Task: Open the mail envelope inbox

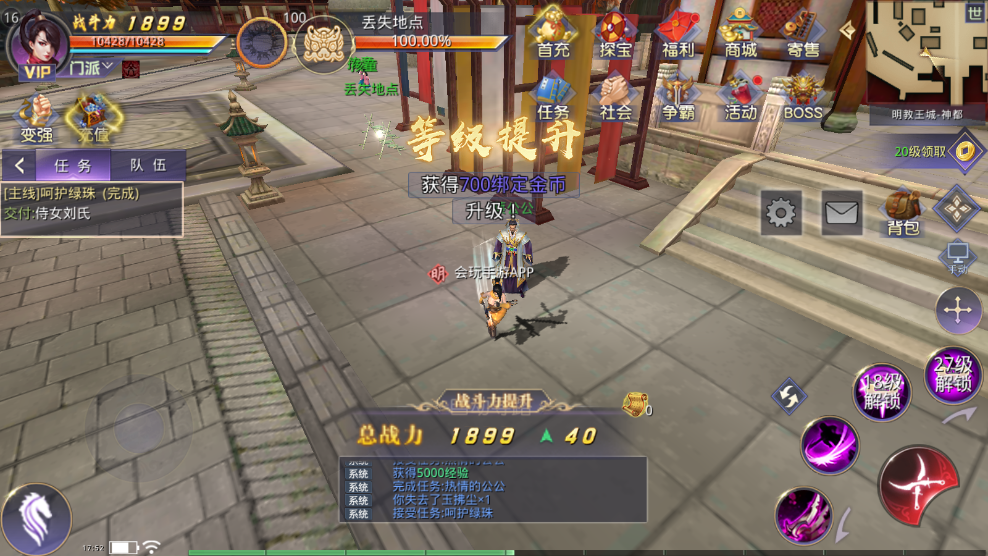Action: coord(842,212)
